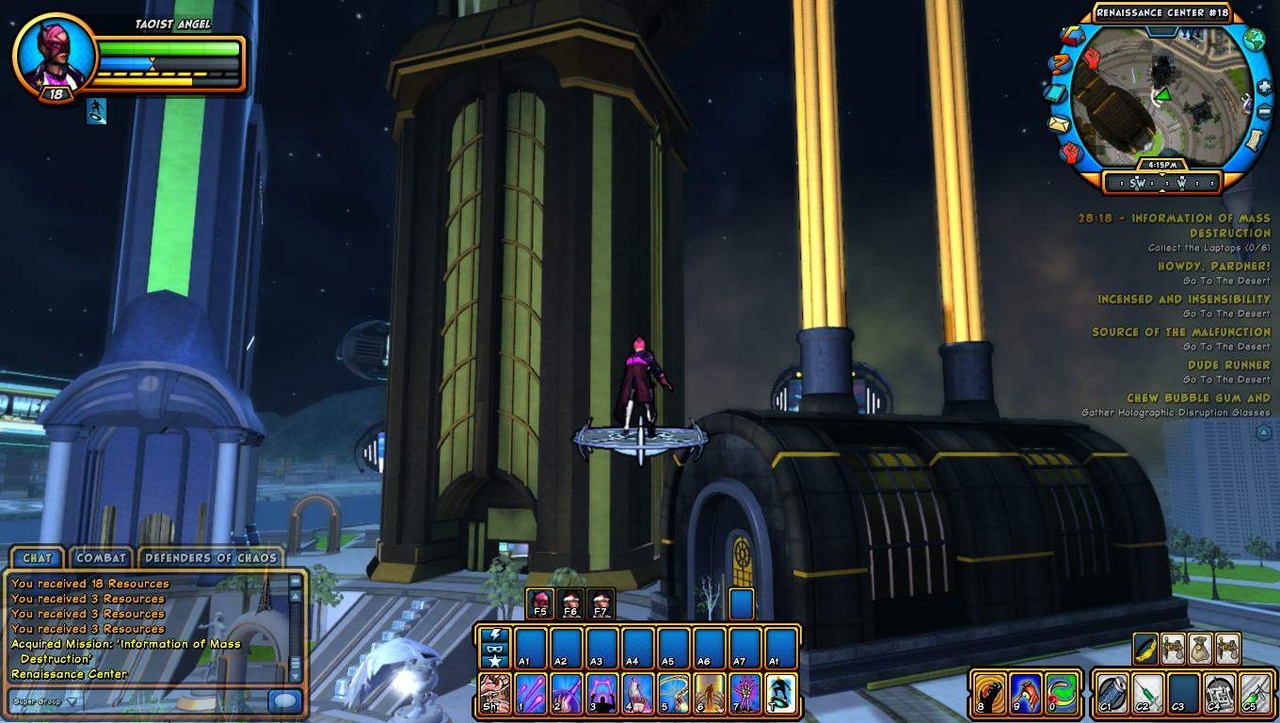Activate the battery device in slot C1
This screenshot has height=723, width=1280.
coord(1112,693)
